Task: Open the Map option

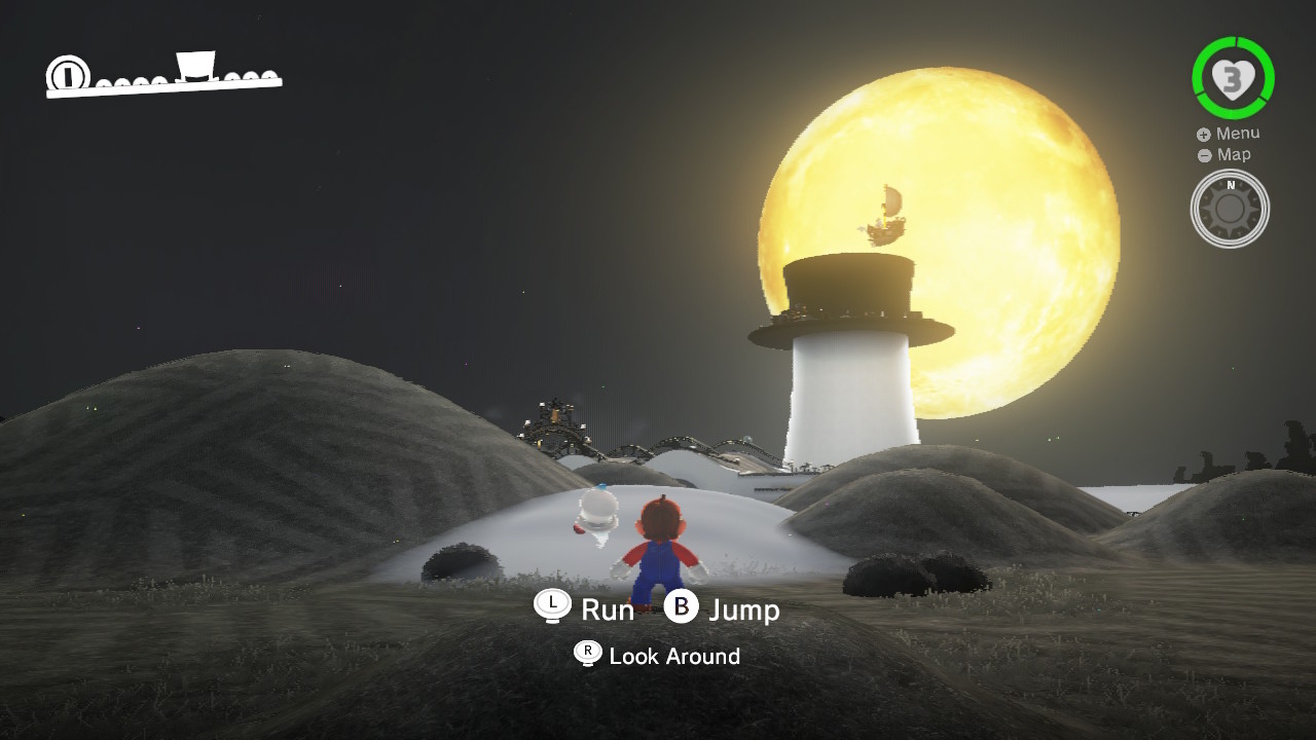Action: point(1225,155)
